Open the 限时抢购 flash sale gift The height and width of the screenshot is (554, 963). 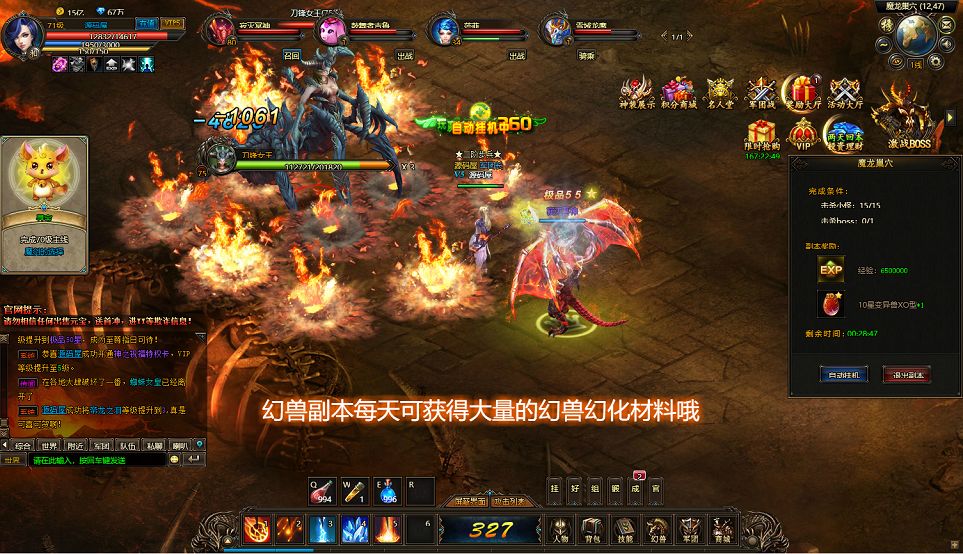click(762, 135)
